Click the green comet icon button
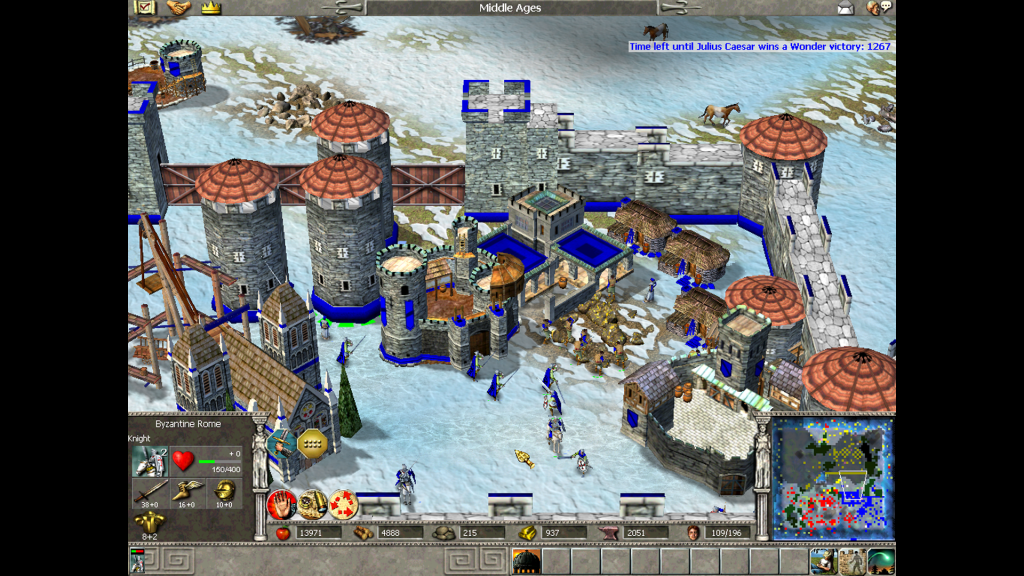 tap(880, 561)
